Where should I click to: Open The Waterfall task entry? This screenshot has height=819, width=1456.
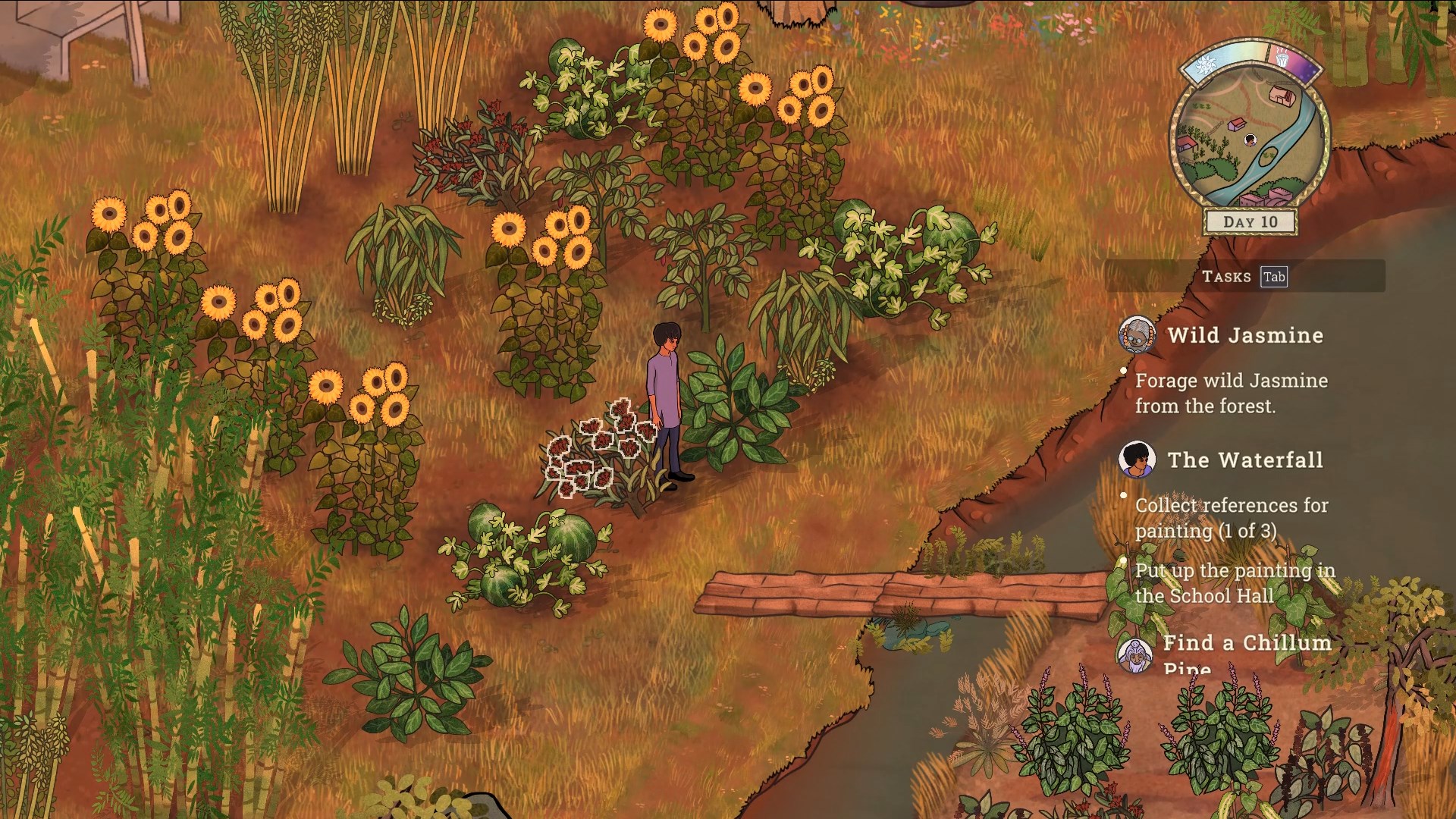1245,460
